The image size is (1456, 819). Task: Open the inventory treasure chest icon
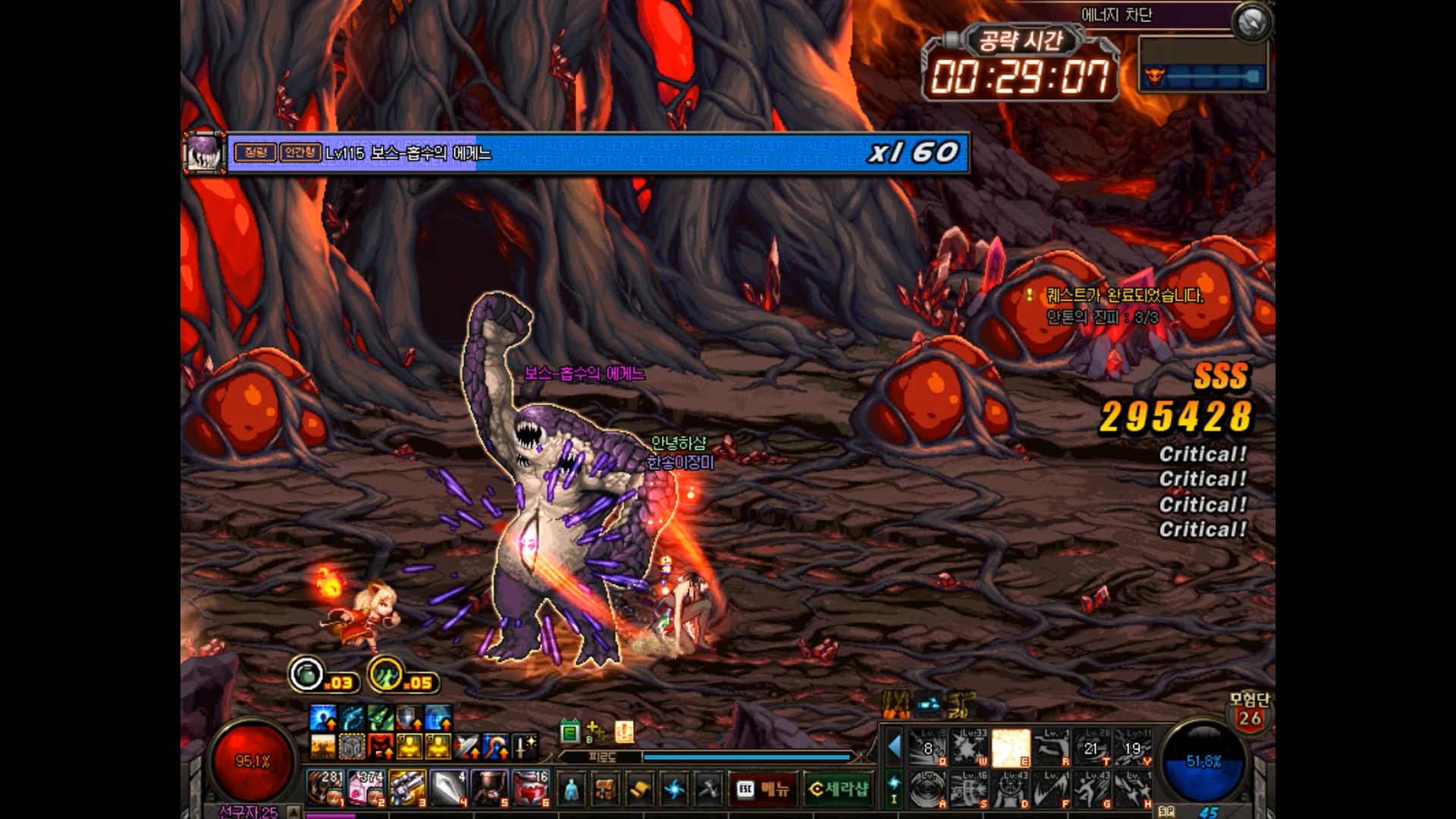point(605,789)
